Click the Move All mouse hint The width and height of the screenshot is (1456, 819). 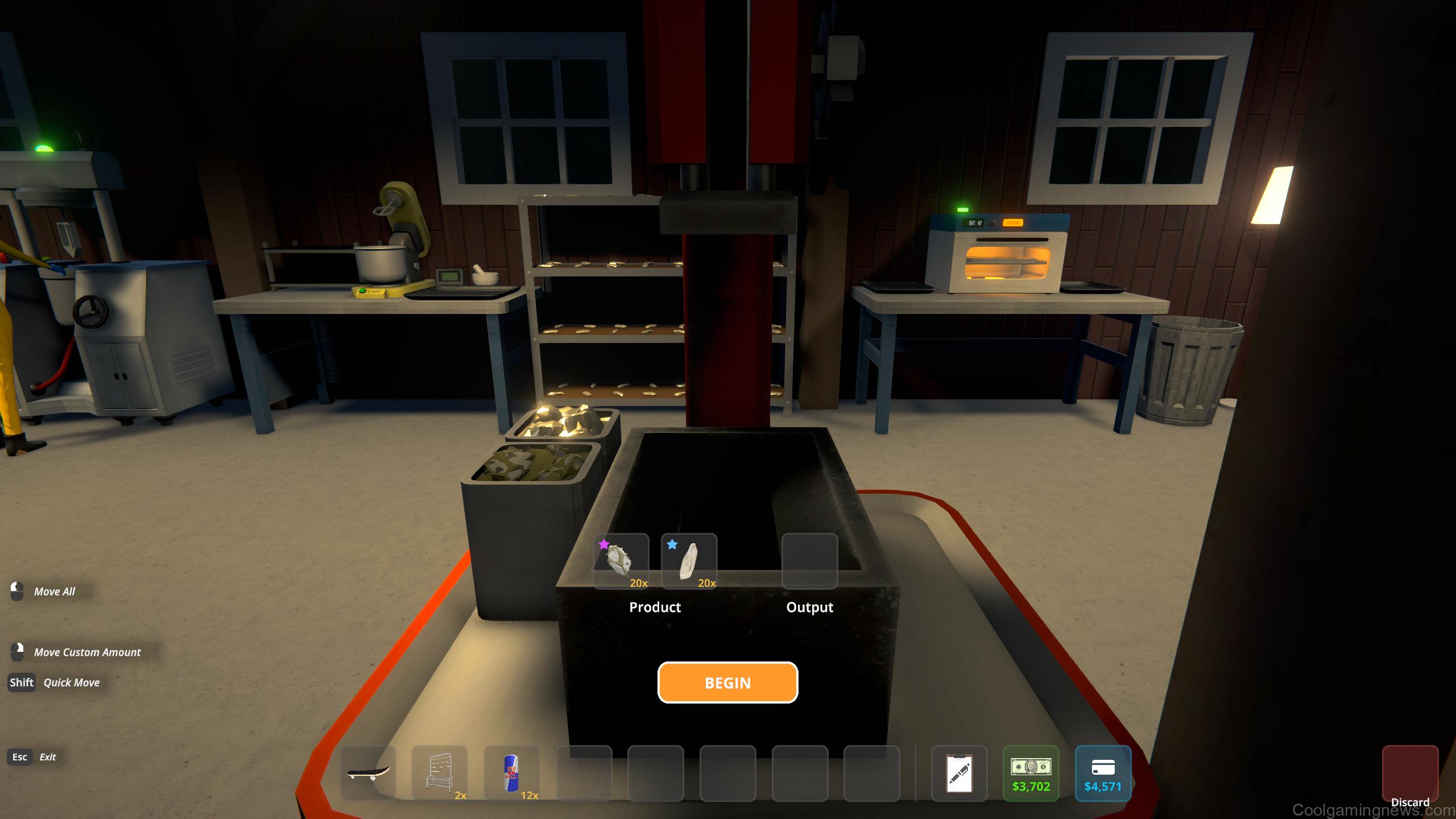[56, 591]
